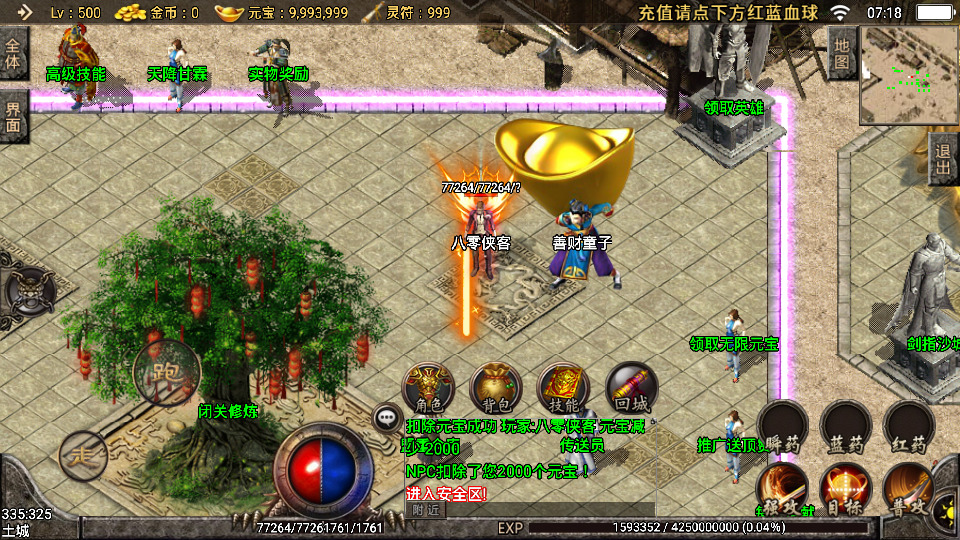Trigger the 普攻 normal attack
This screenshot has height=540, width=960.
pos(909,489)
